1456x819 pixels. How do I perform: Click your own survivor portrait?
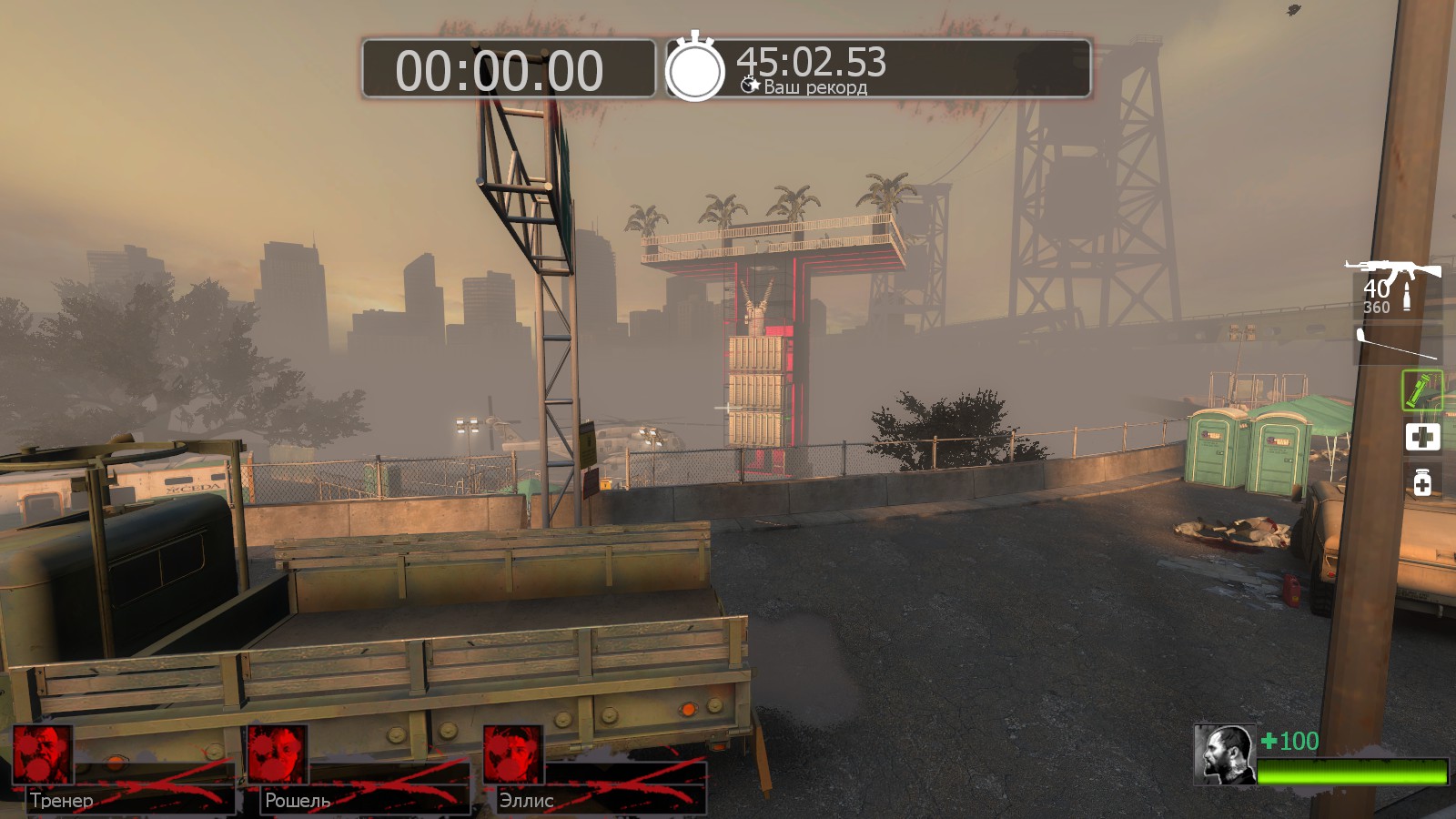coord(1224,754)
